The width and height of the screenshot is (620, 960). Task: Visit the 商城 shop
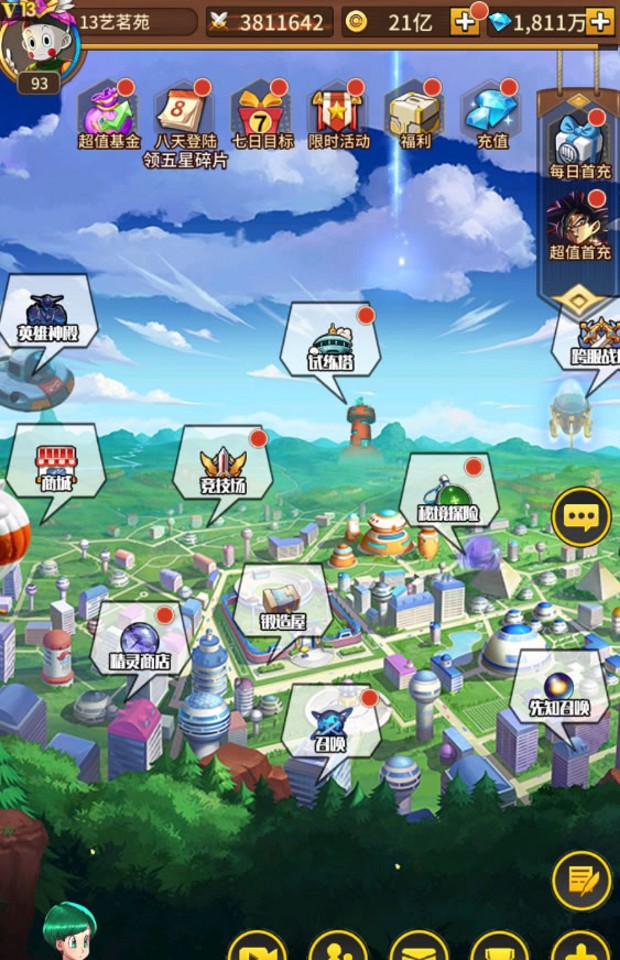point(56,469)
